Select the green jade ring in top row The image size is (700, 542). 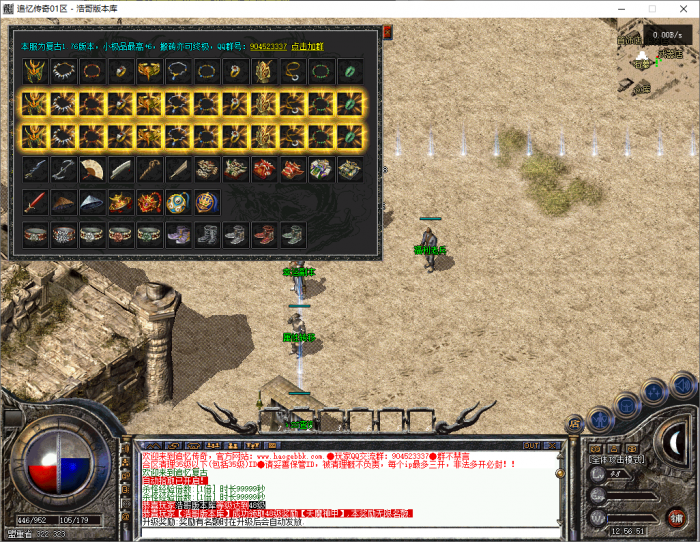click(350, 71)
